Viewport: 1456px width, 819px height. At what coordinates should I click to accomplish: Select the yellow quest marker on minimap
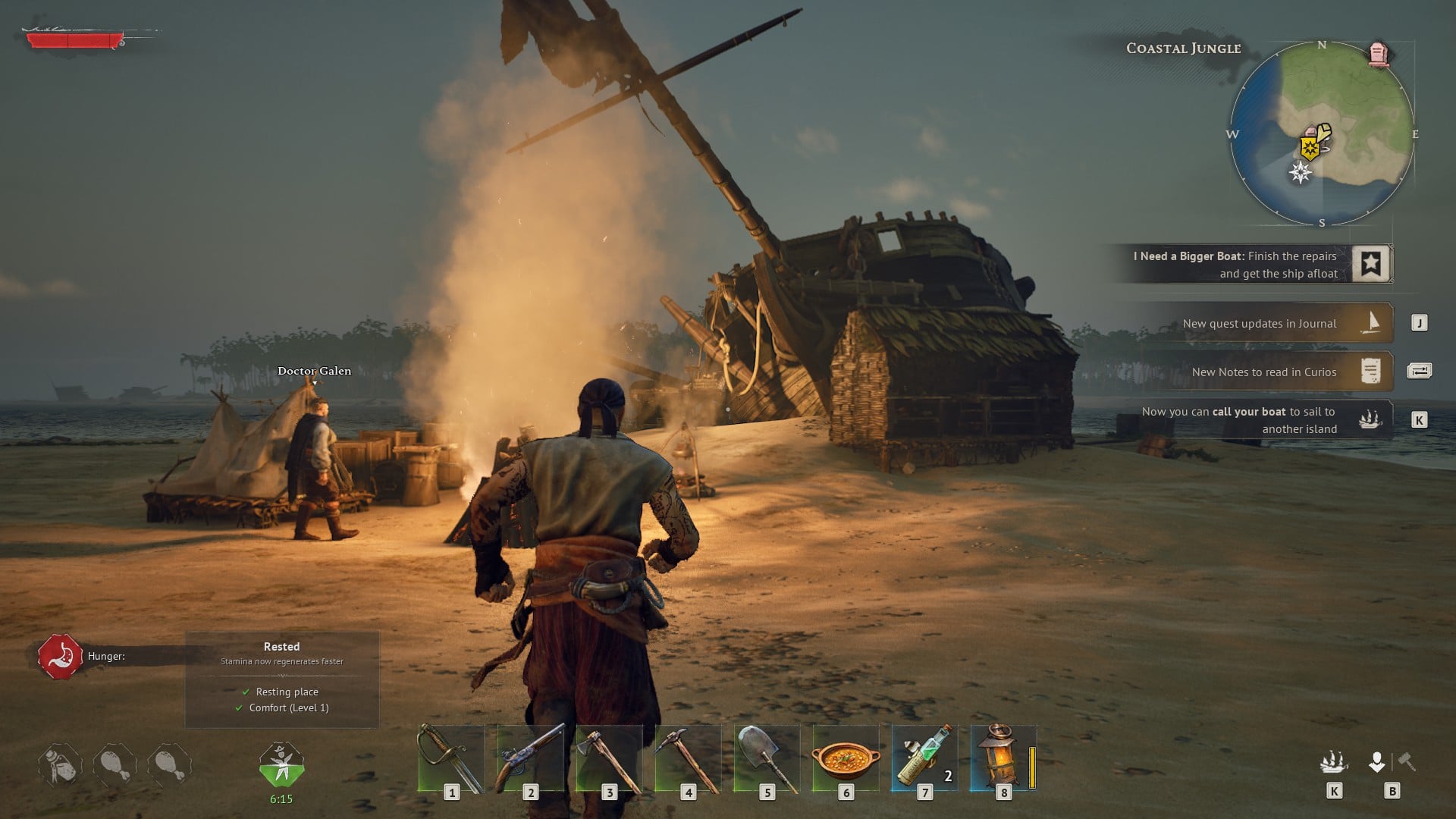(x=1310, y=147)
